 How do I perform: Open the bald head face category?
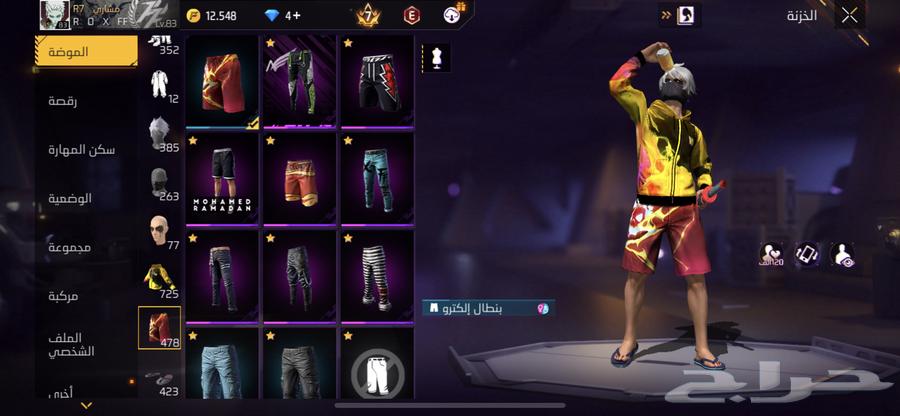[158, 233]
